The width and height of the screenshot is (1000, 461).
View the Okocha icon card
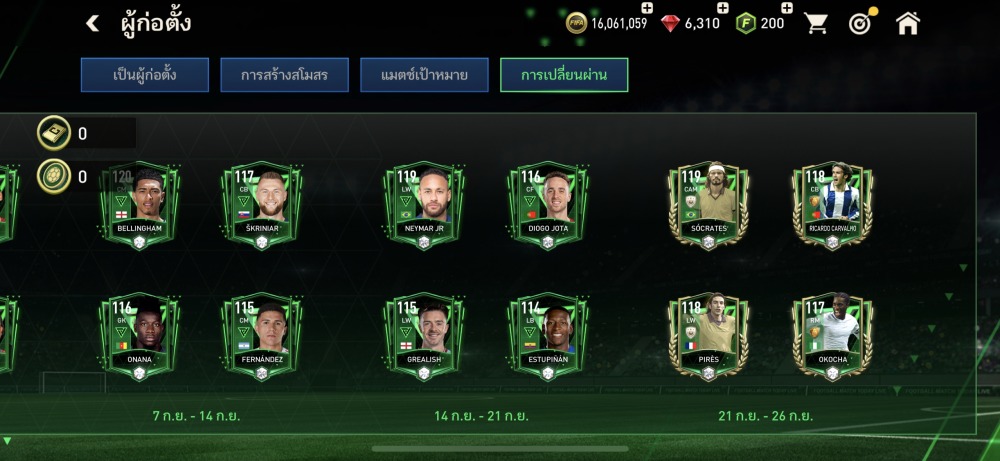(x=832, y=335)
